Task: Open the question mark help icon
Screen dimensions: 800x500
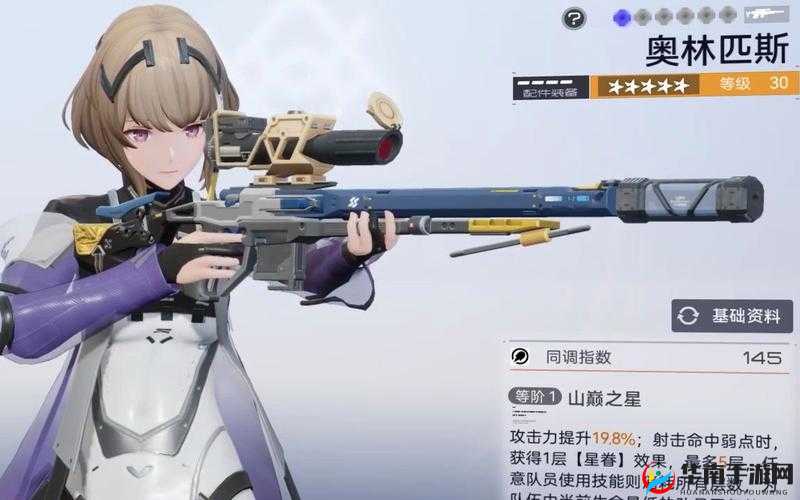Action: pyautogui.click(x=573, y=17)
